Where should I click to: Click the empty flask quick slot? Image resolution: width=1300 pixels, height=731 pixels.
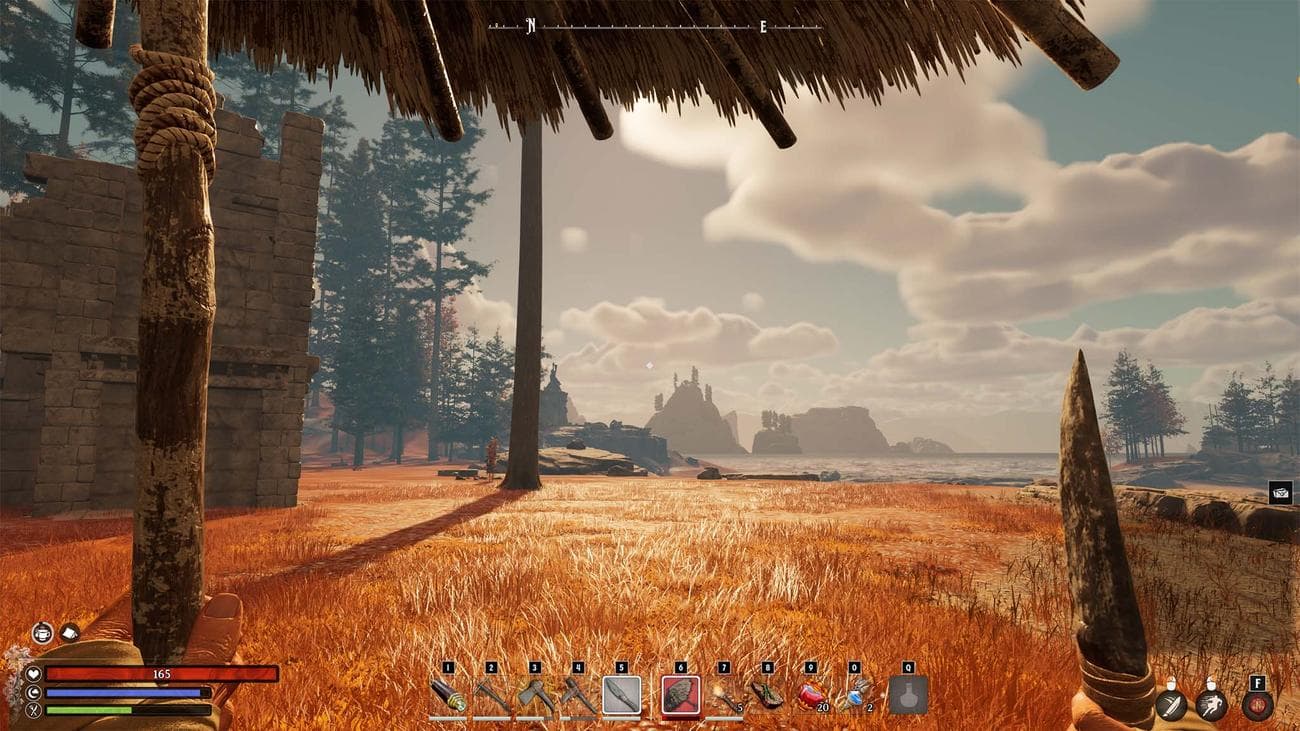tap(908, 695)
